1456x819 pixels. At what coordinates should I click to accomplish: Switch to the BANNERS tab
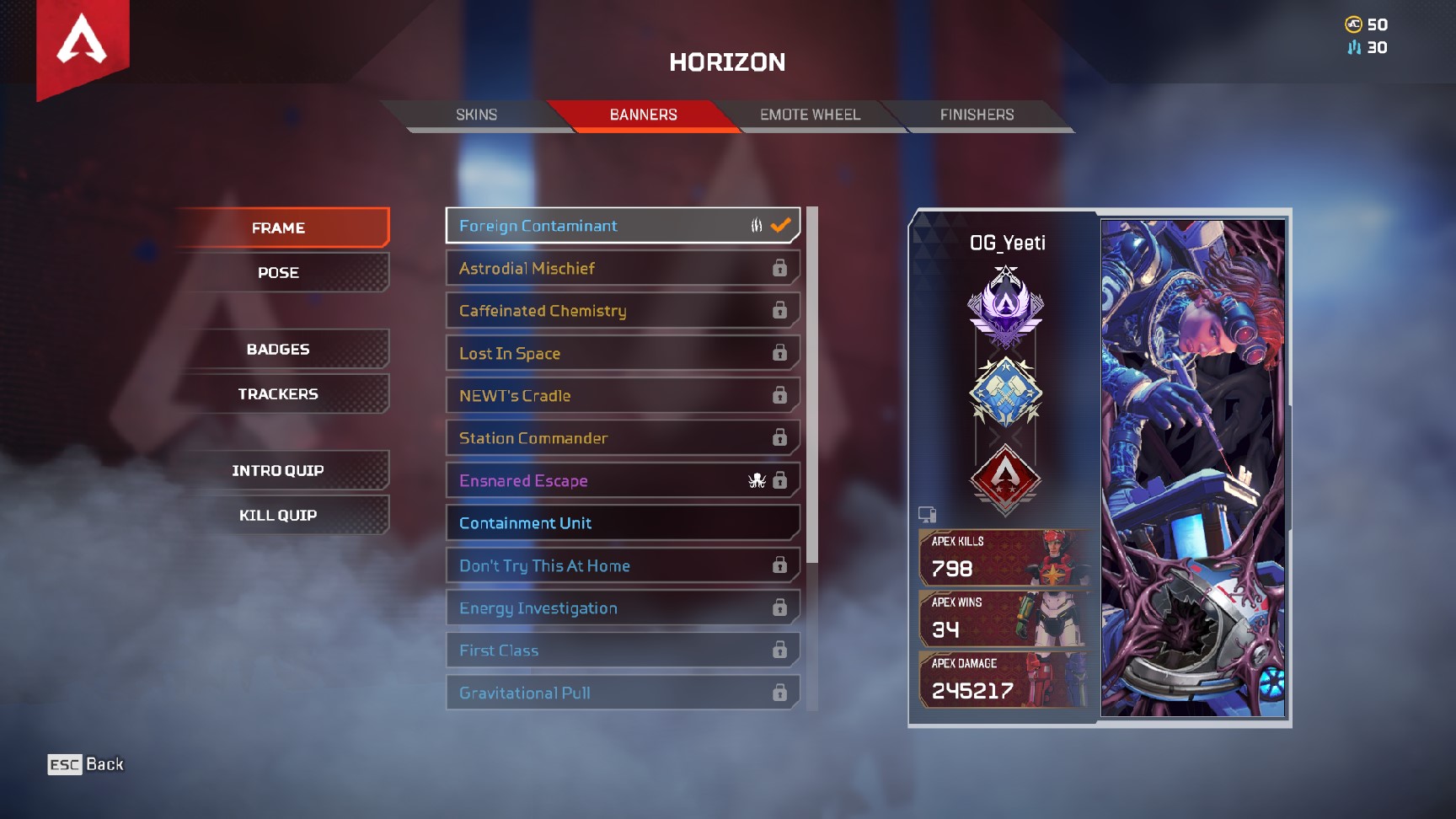click(645, 115)
